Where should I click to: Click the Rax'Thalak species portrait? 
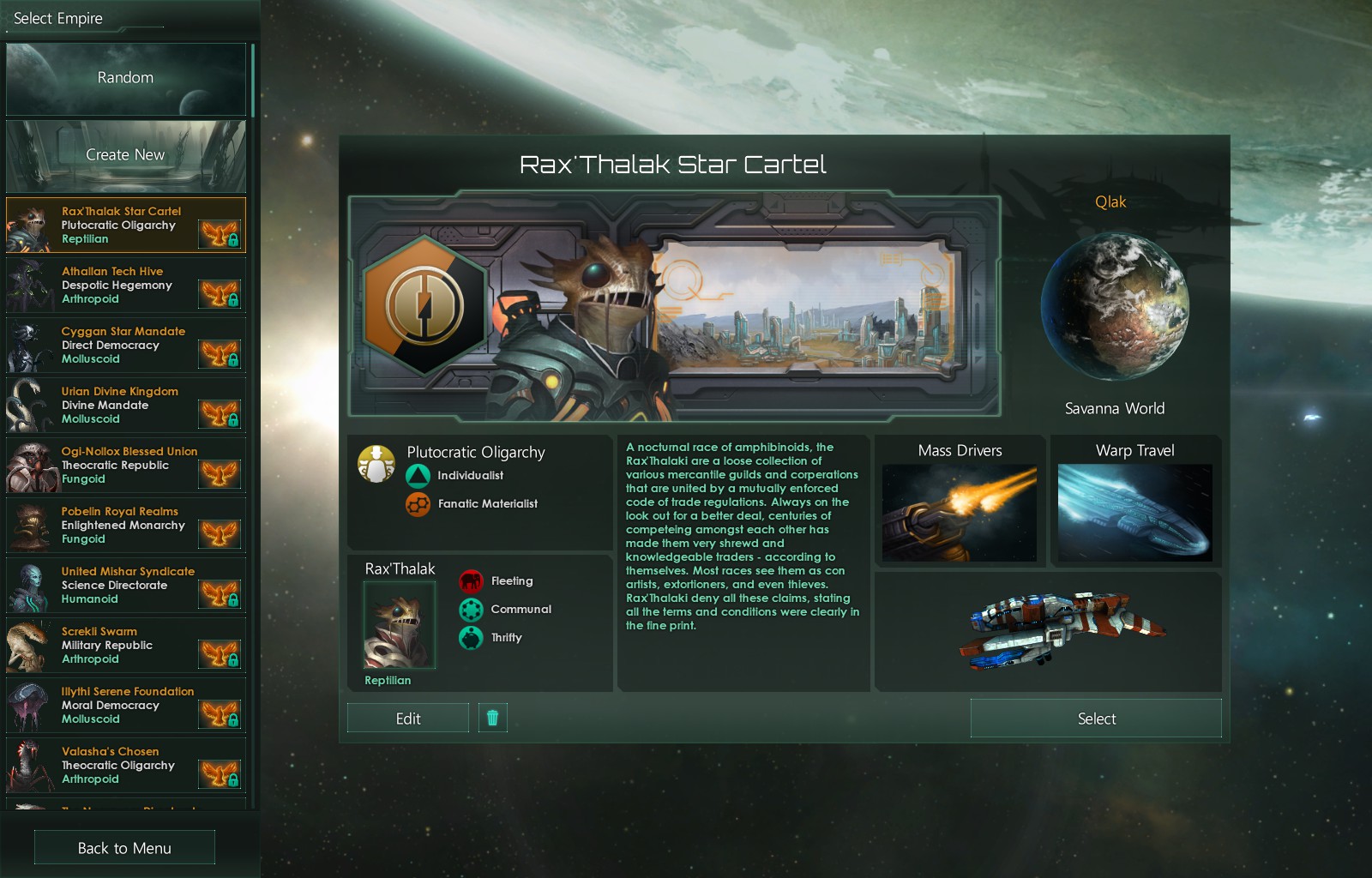400,624
